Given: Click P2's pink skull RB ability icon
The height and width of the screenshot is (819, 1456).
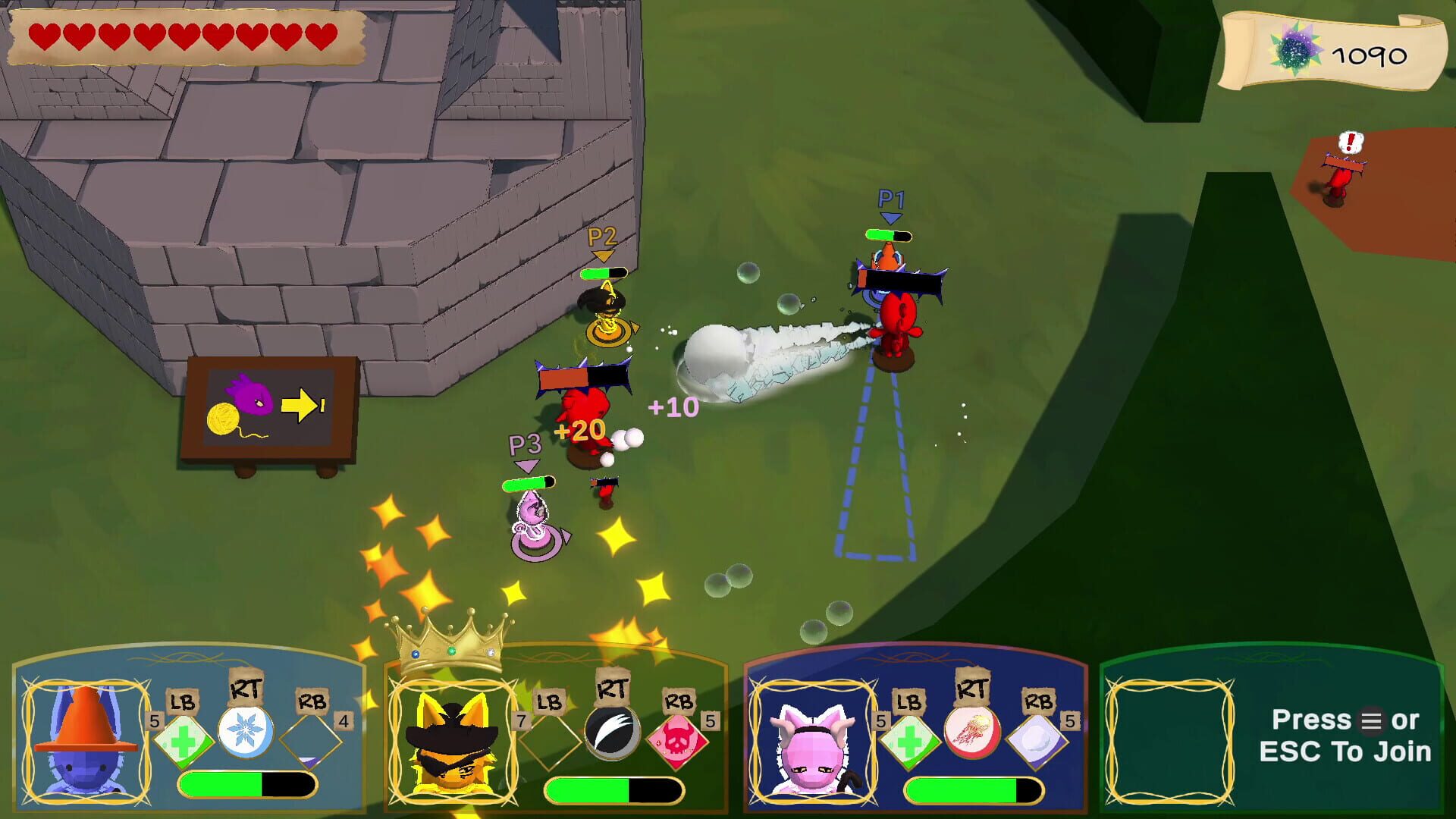Looking at the screenshot, I should [678, 742].
